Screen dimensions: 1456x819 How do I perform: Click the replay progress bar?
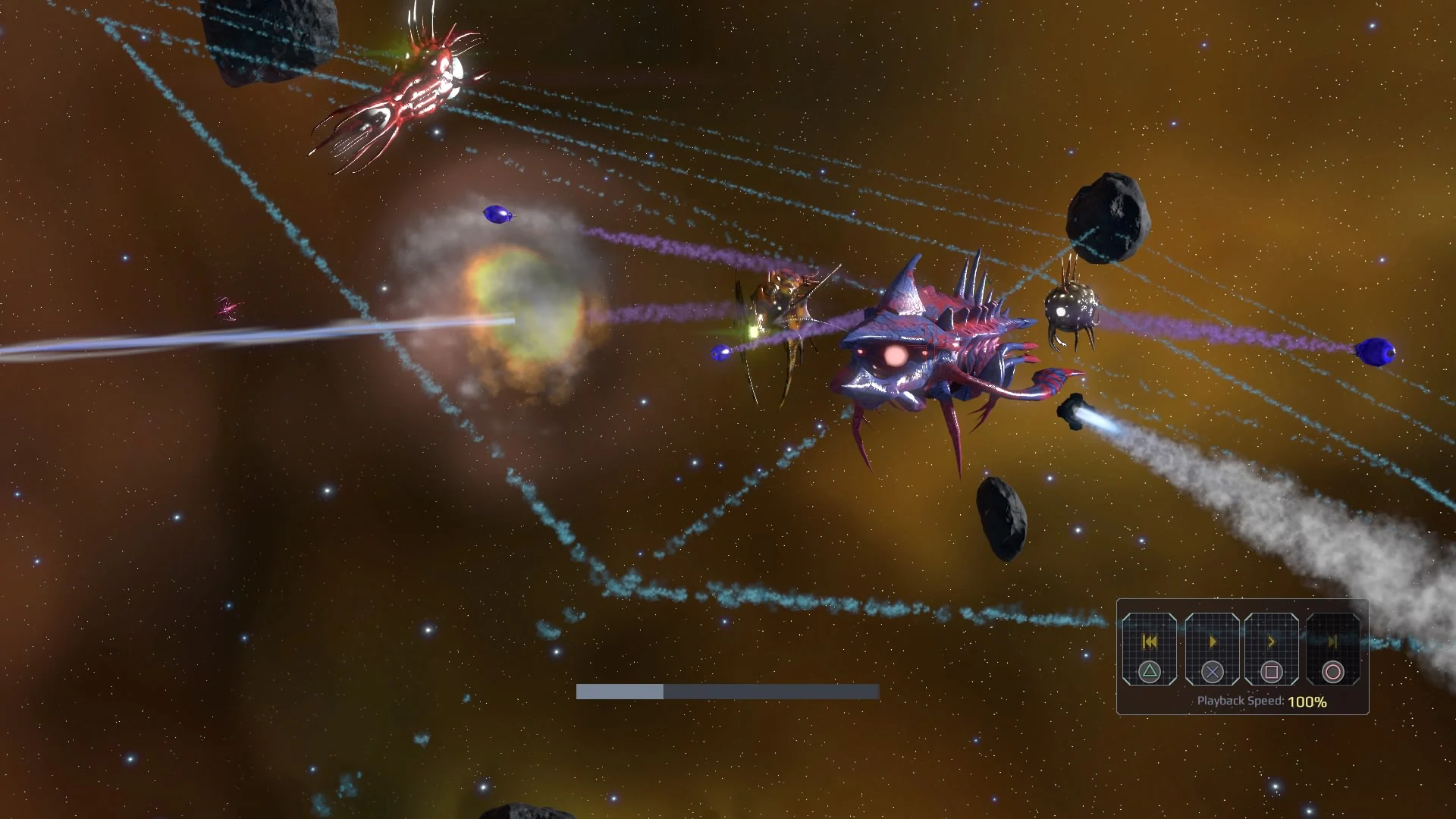(x=728, y=692)
